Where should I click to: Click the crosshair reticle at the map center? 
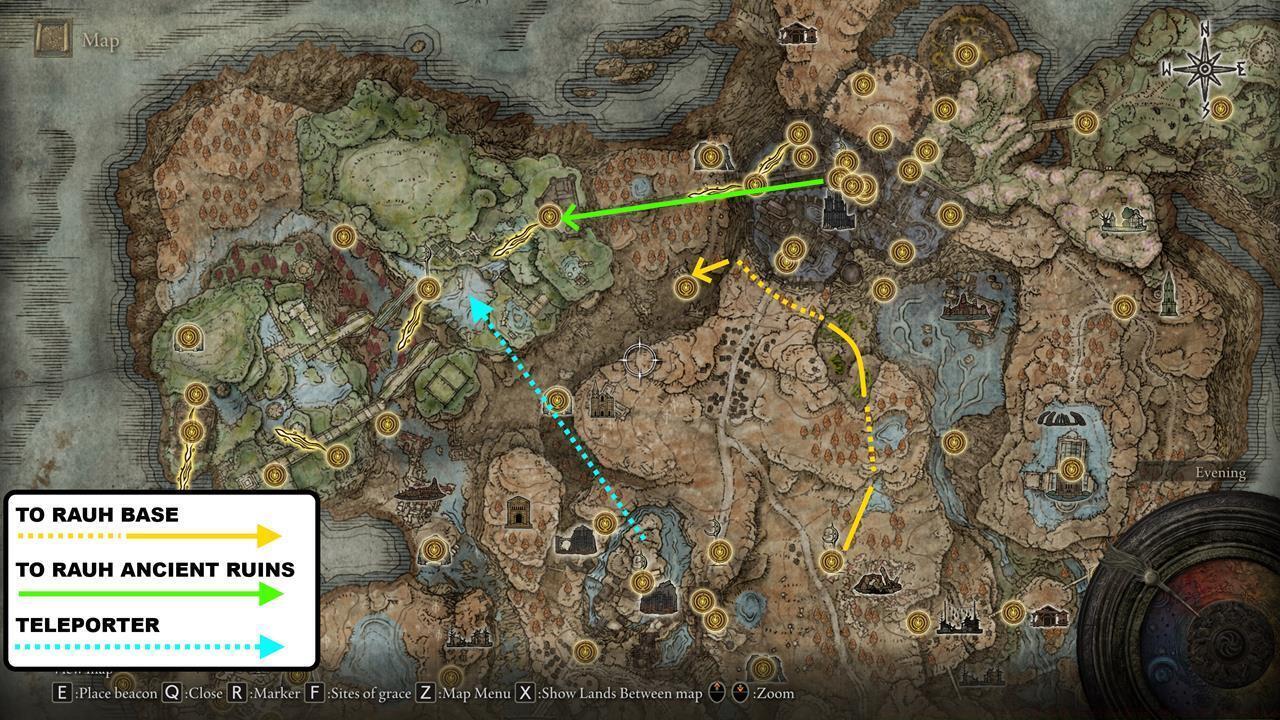pos(638,360)
